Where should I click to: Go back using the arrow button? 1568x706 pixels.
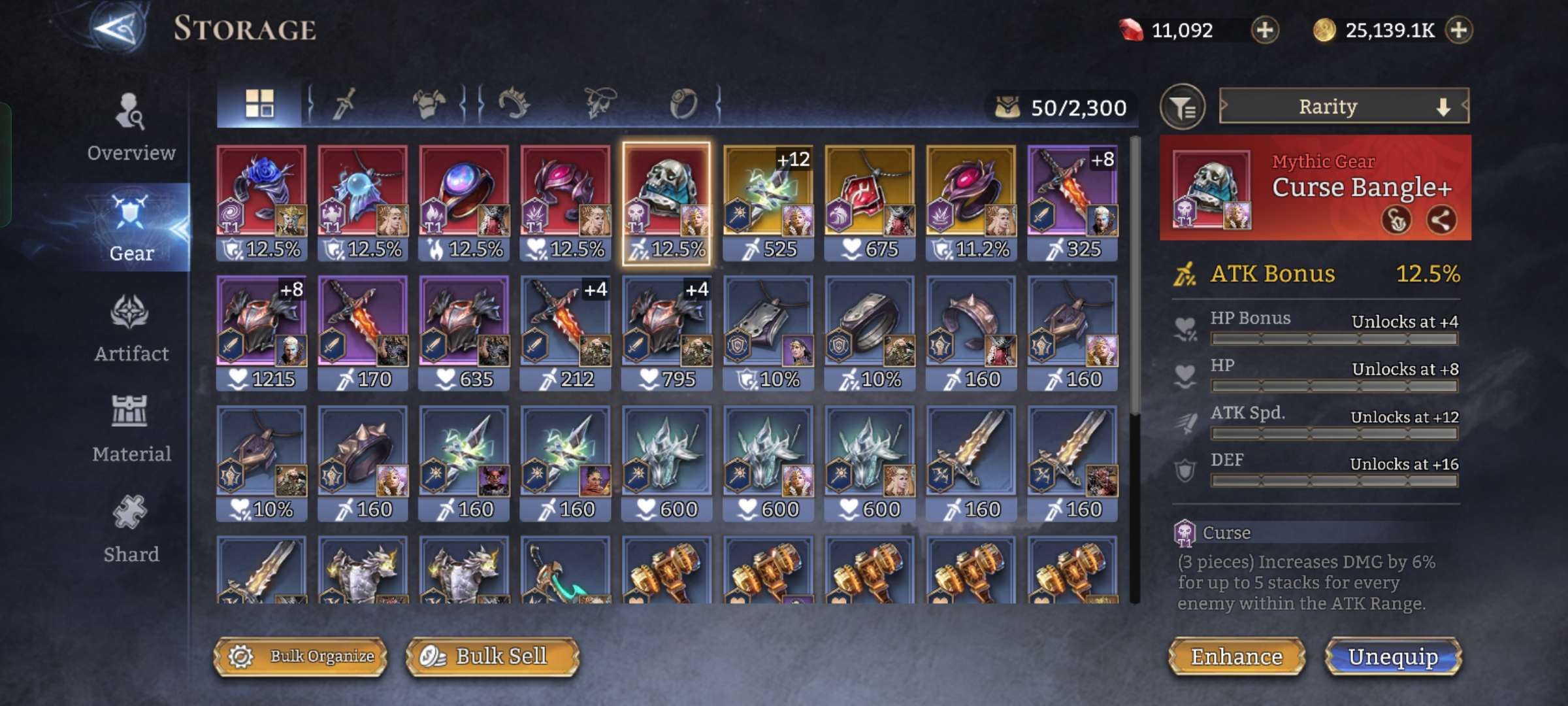pyautogui.click(x=116, y=29)
